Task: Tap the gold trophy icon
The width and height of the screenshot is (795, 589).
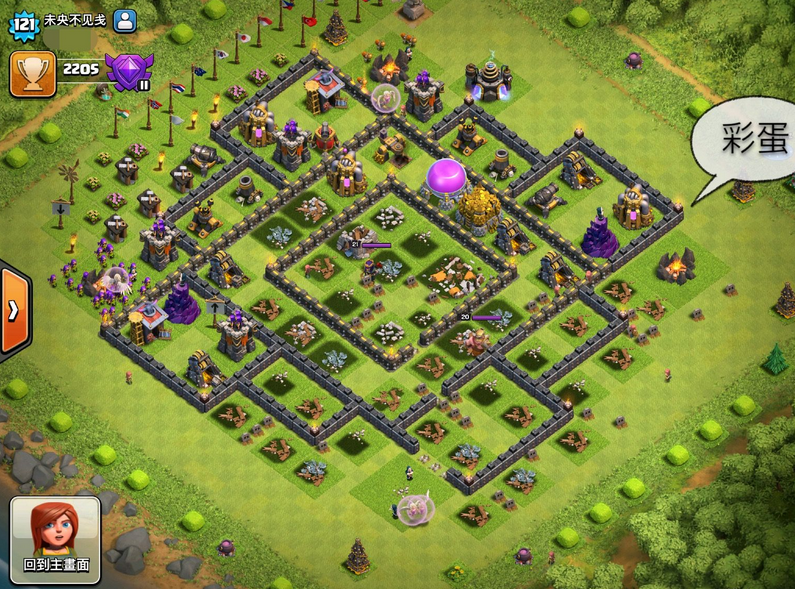Action: click(x=32, y=73)
